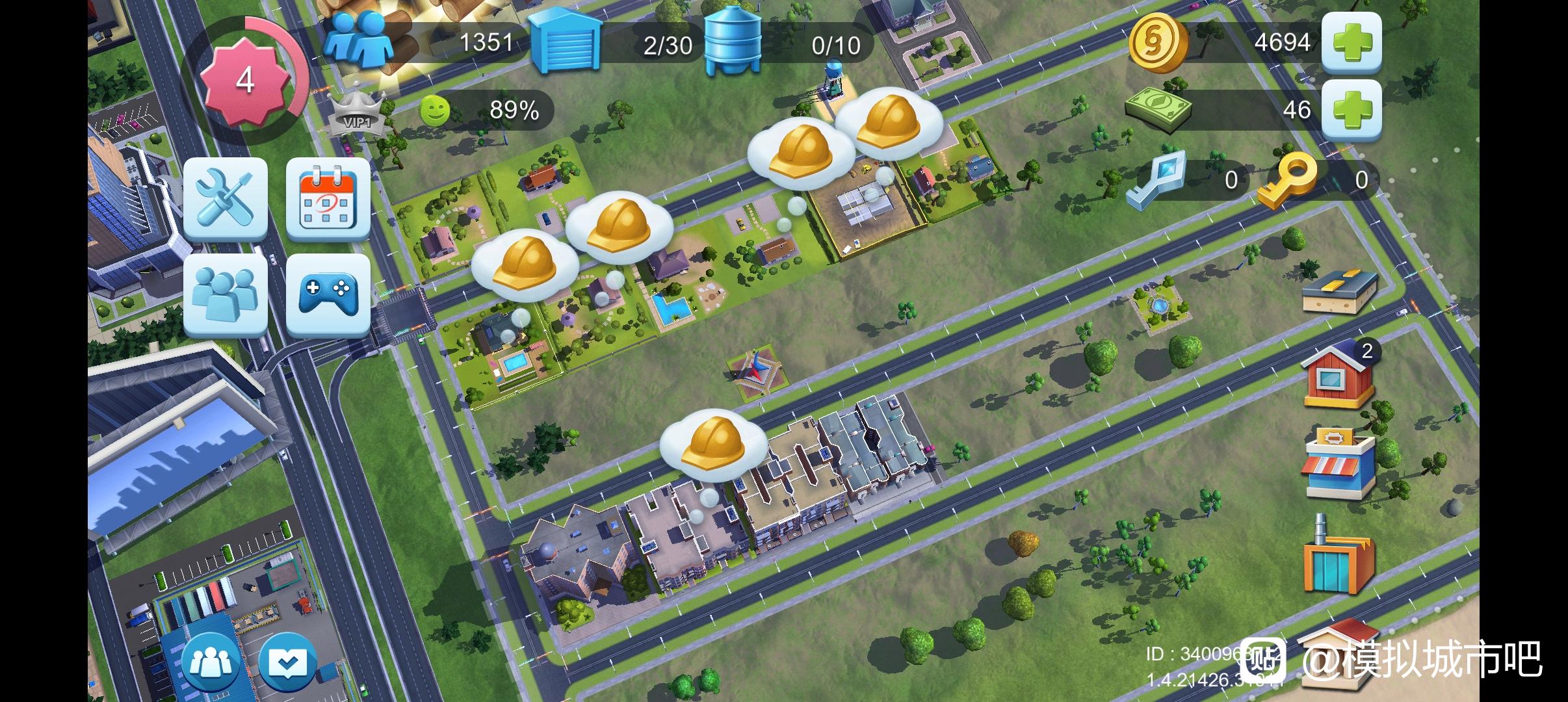1568x702 pixels.
Task: Click the level 4 badge
Action: (244, 80)
